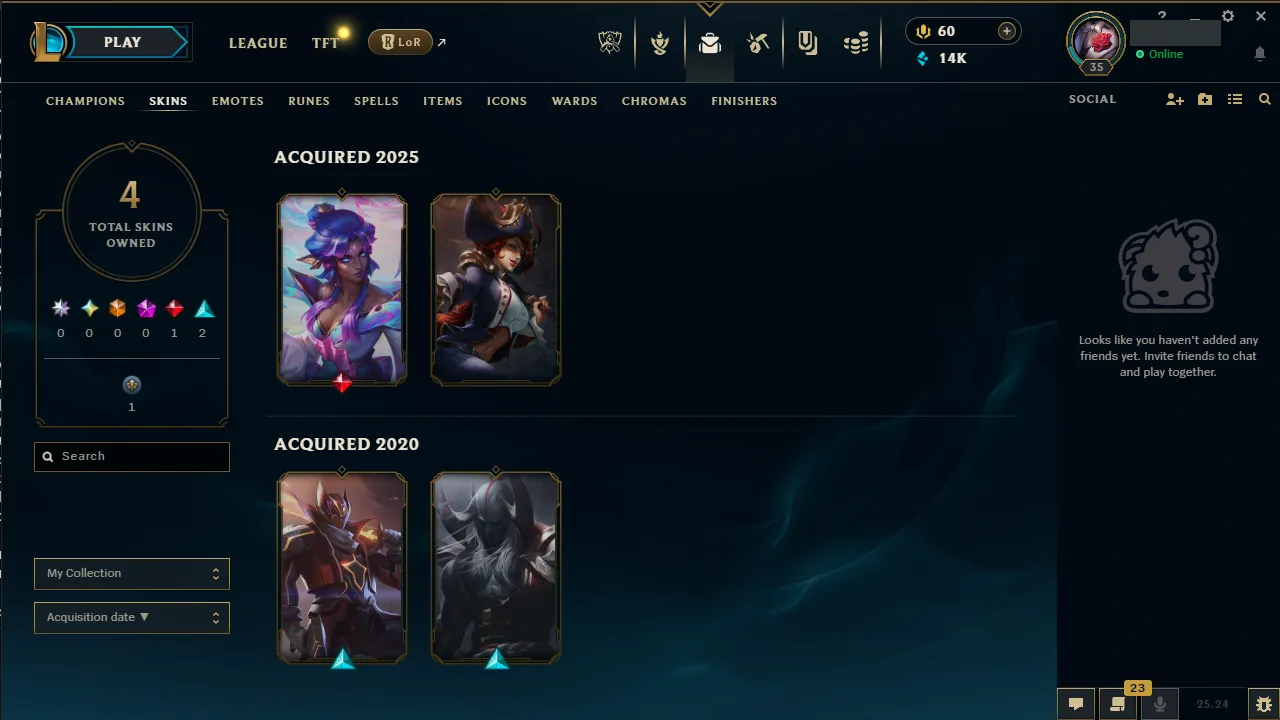Open the My Collection dropdown
The image size is (1280, 720).
(x=131, y=573)
